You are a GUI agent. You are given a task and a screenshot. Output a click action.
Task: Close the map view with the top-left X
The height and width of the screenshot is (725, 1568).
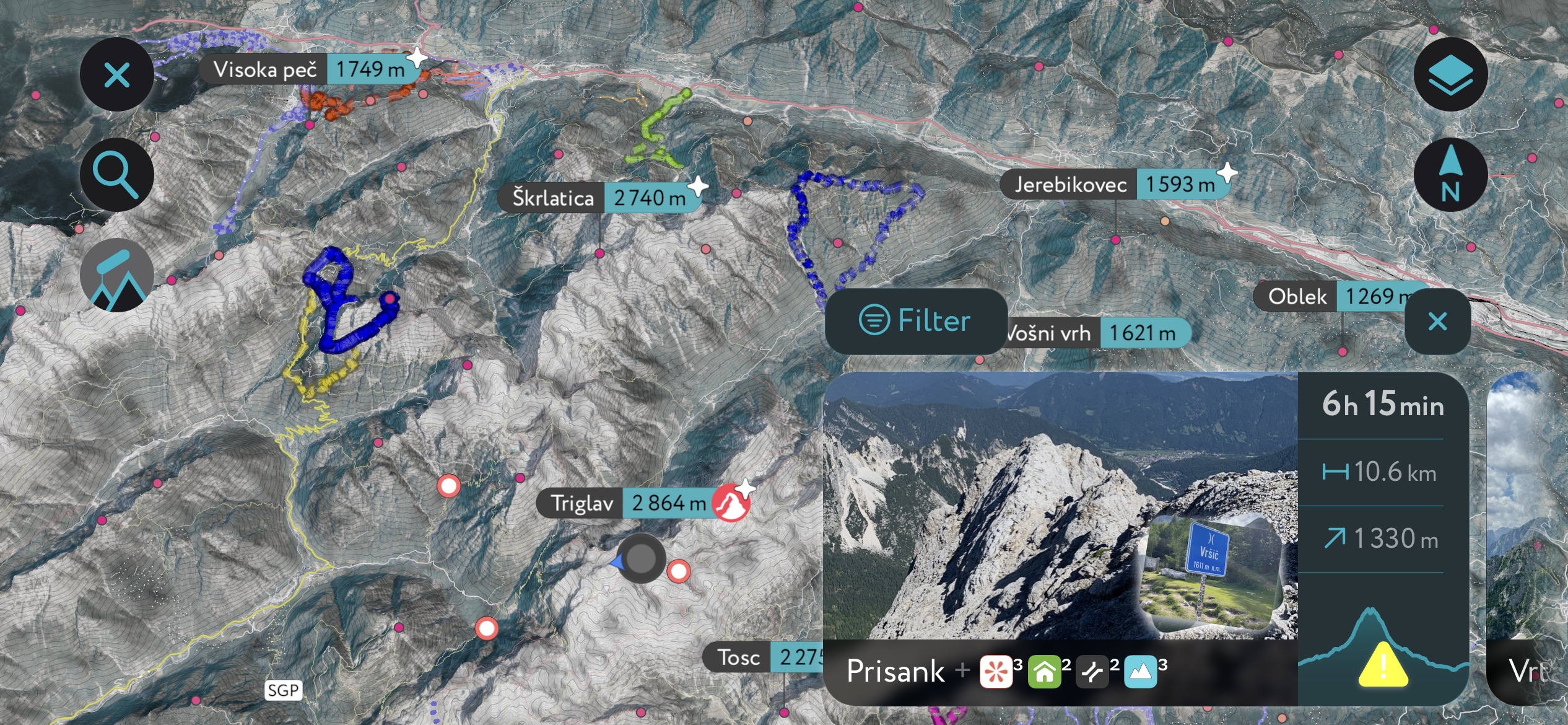click(x=116, y=75)
